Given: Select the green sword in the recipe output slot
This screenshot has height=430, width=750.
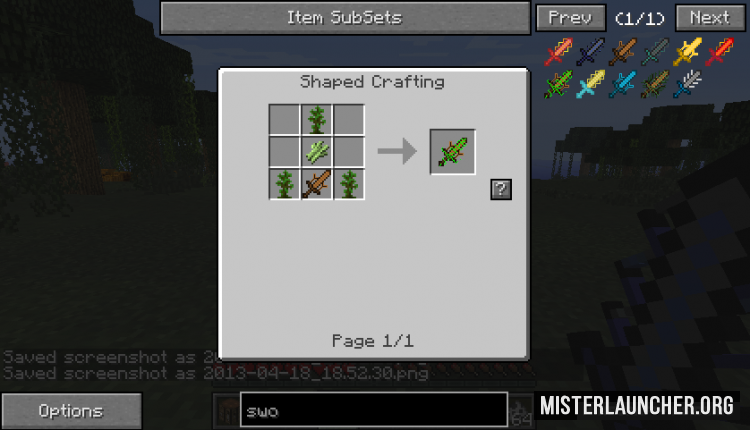Looking at the screenshot, I should [x=453, y=152].
